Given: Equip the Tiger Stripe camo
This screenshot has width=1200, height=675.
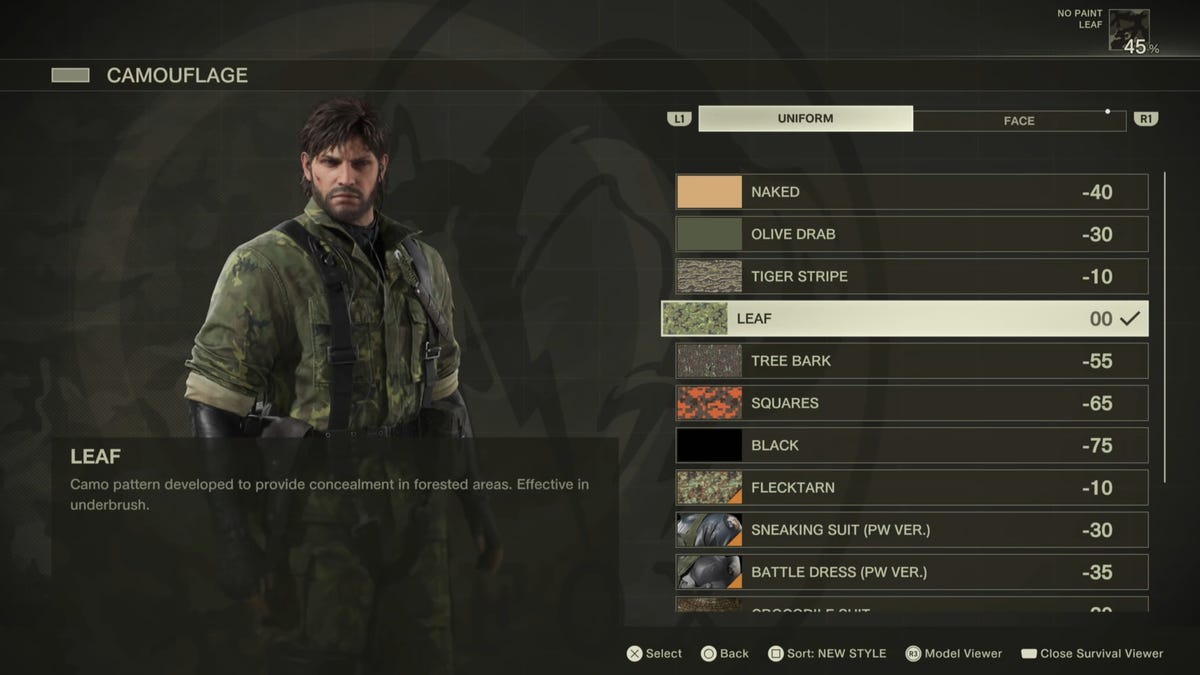Looking at the screenshot, I should pyautogui.click(x=911, y=276).
